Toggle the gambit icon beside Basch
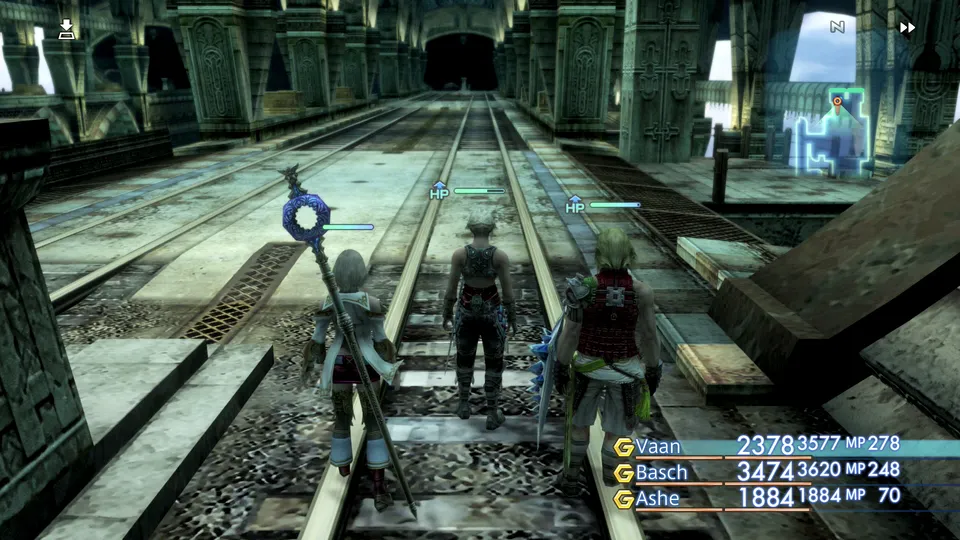Screen dimensions: 960x540 624,472
